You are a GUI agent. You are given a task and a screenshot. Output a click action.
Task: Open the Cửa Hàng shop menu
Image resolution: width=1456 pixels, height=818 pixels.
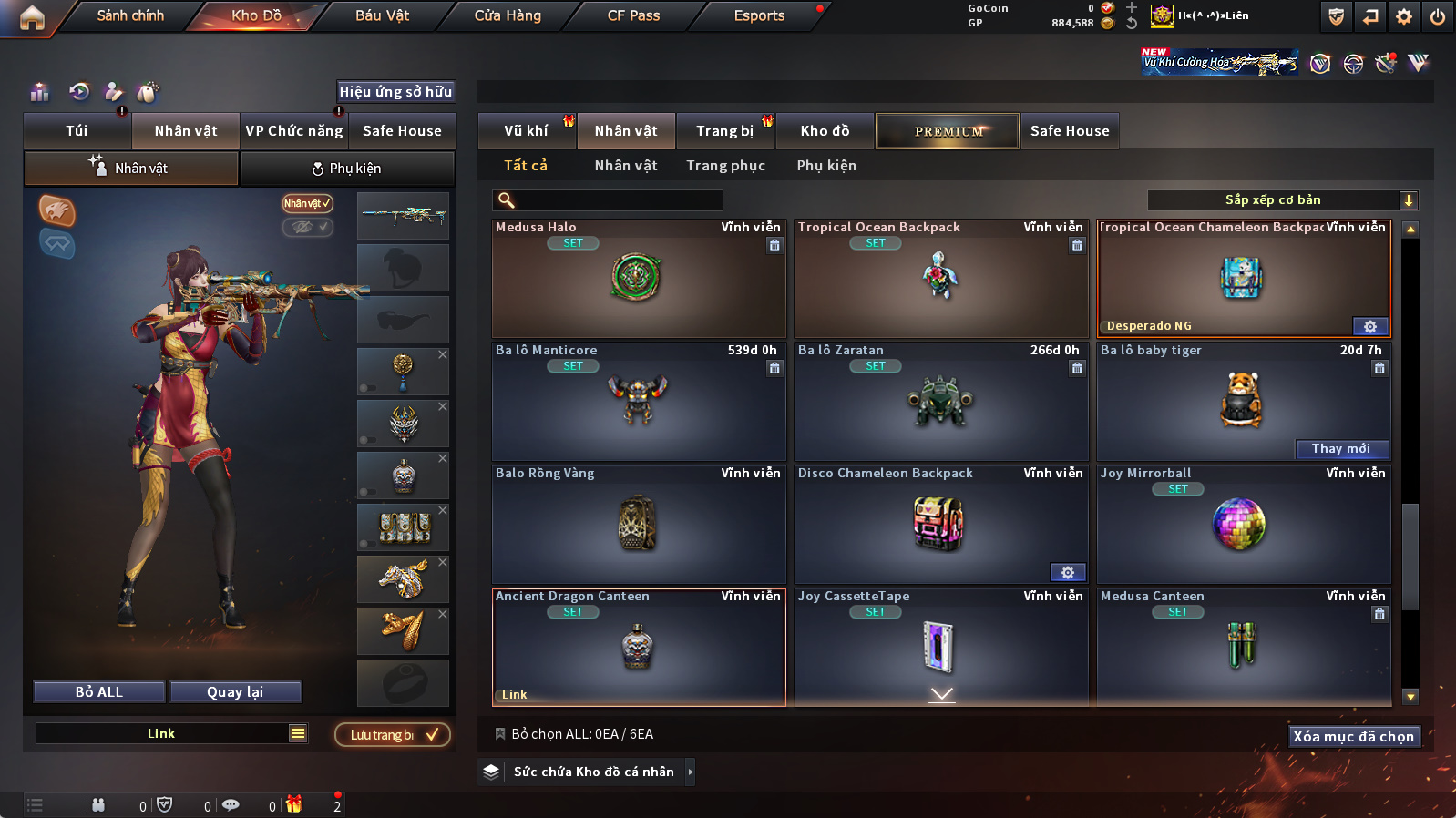pos(508,15)
